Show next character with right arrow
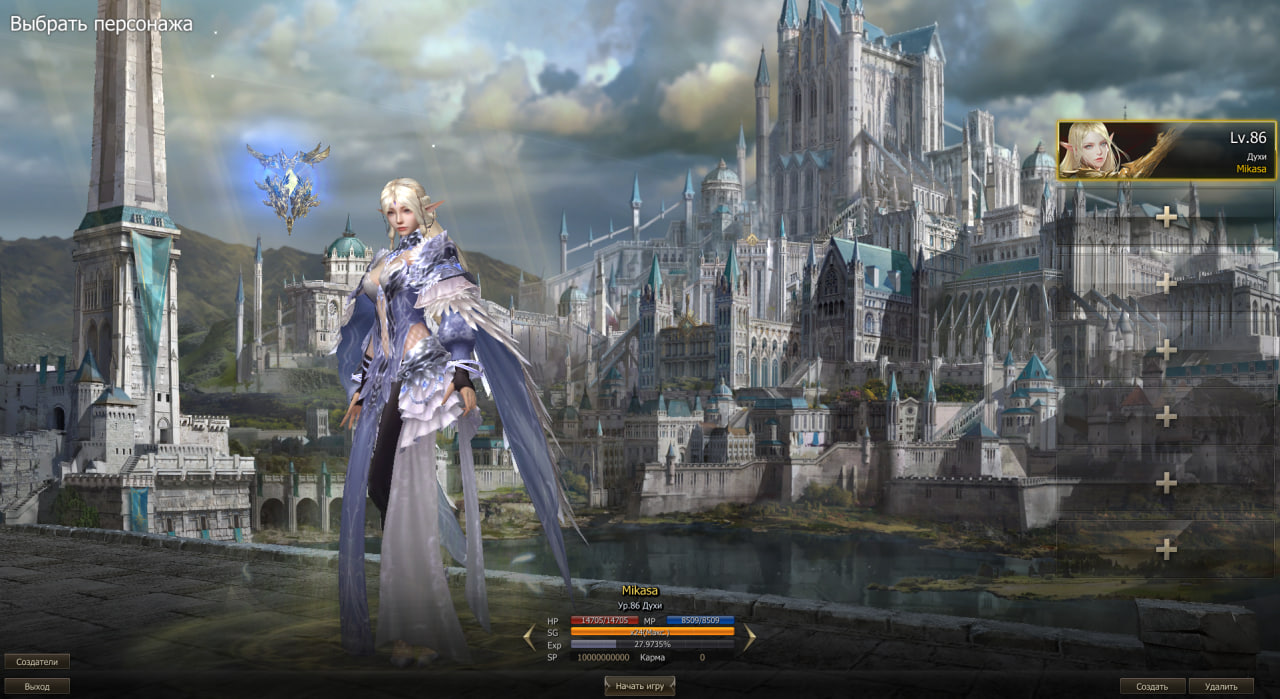Image resolution: width=1280 pixels, height=699 pixels. tap(748, 637)
